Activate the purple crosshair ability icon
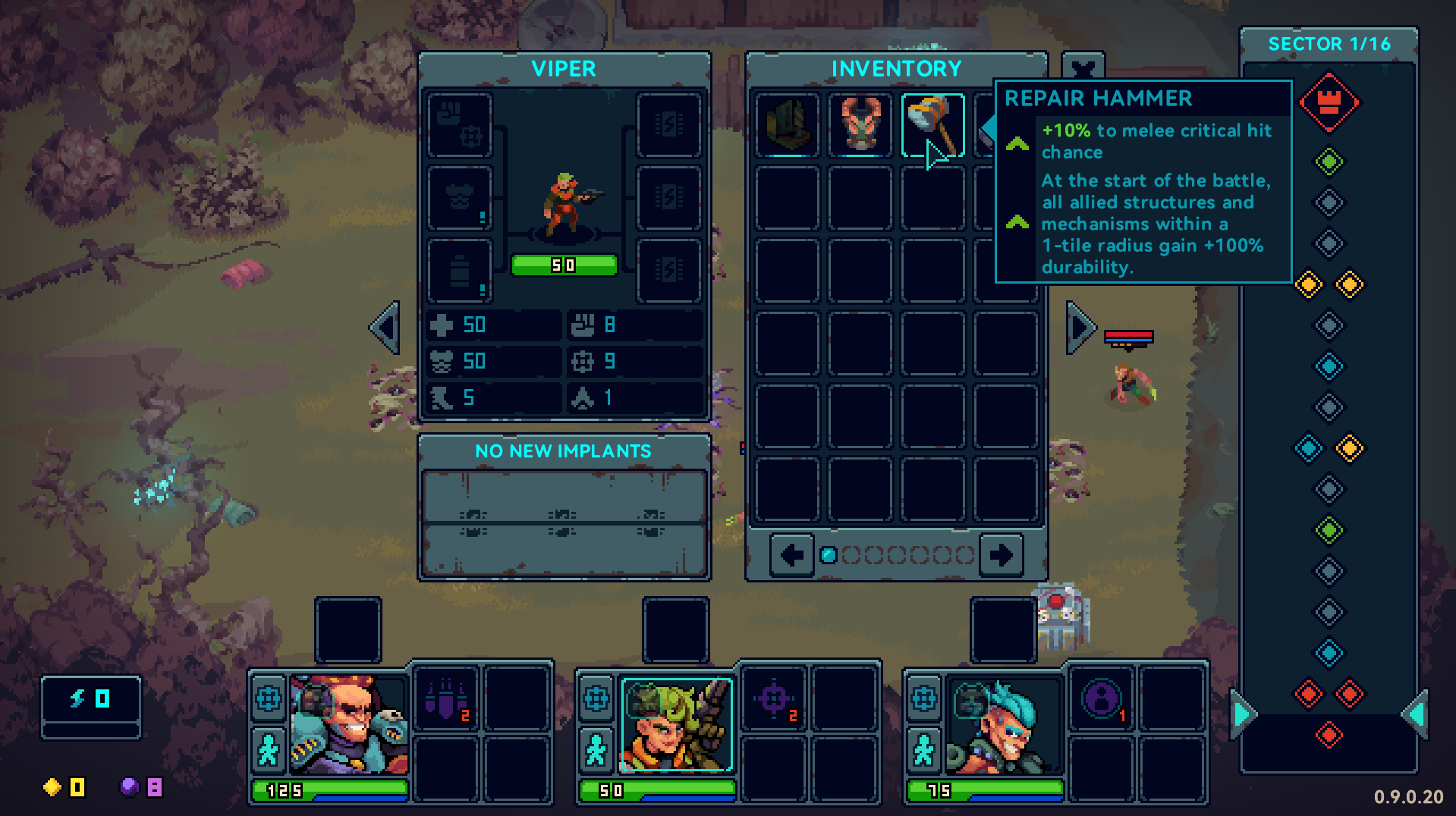This screenshot has height=816, width=1456. coord(774,699)
